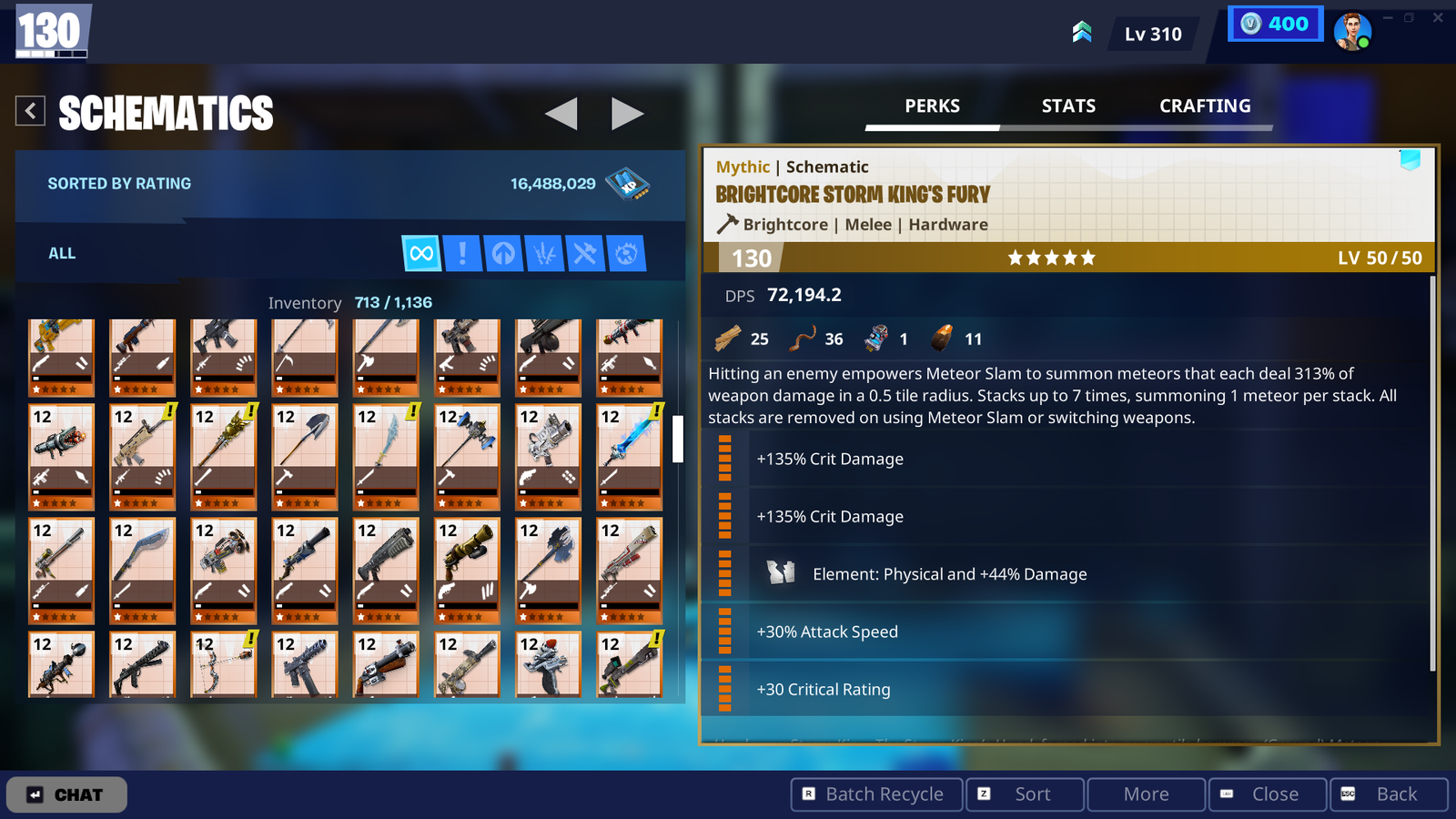The image size is (1456, 819).
Task: Filter by the exclamation mark new-items icon
Action: tap(462, 253)
